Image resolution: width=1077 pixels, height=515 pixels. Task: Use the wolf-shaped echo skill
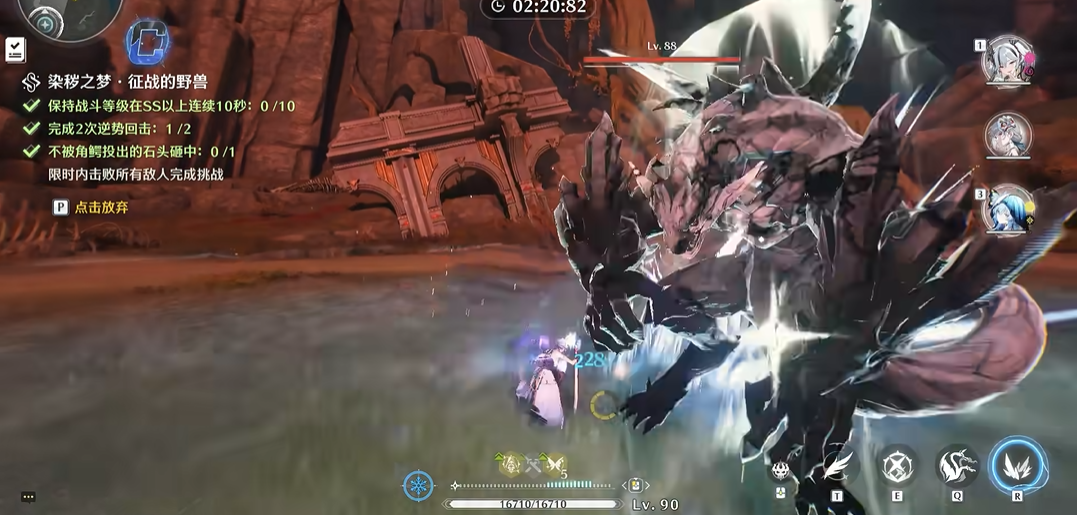pos(957,466)
